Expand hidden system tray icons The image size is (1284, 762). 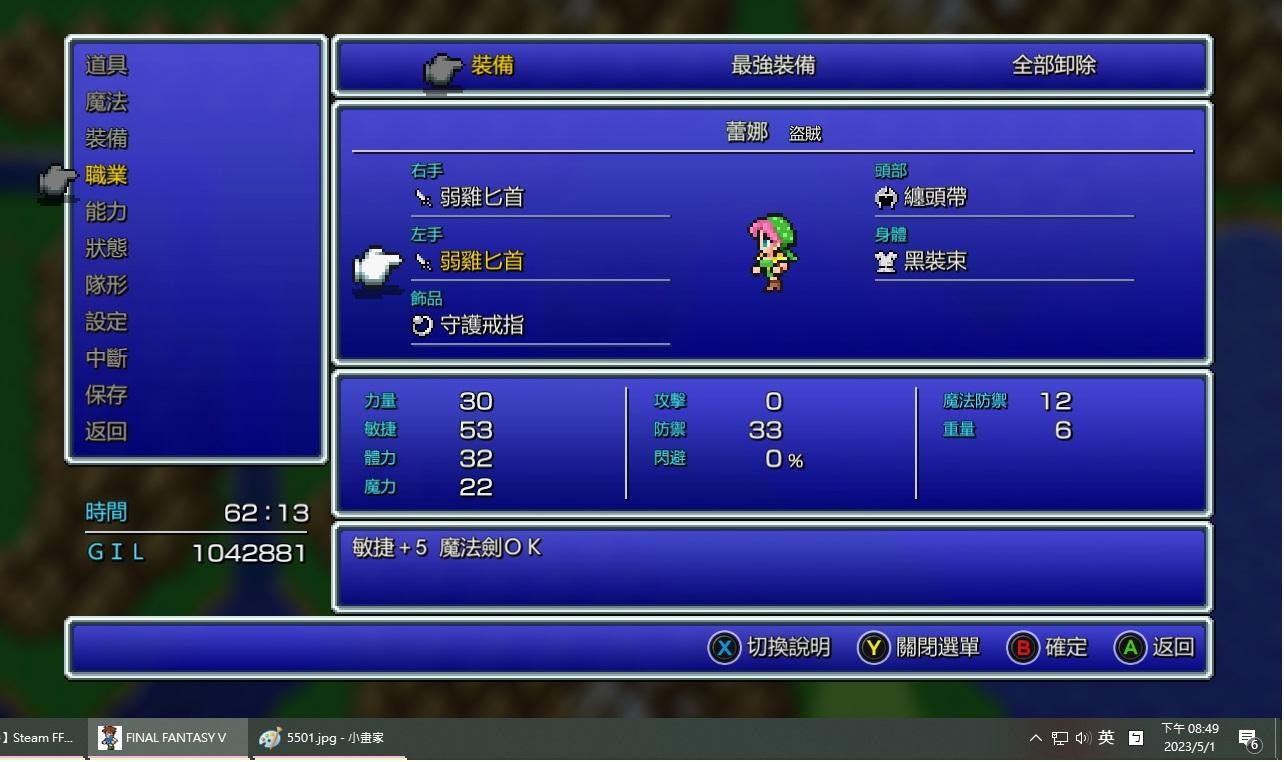1035,738
